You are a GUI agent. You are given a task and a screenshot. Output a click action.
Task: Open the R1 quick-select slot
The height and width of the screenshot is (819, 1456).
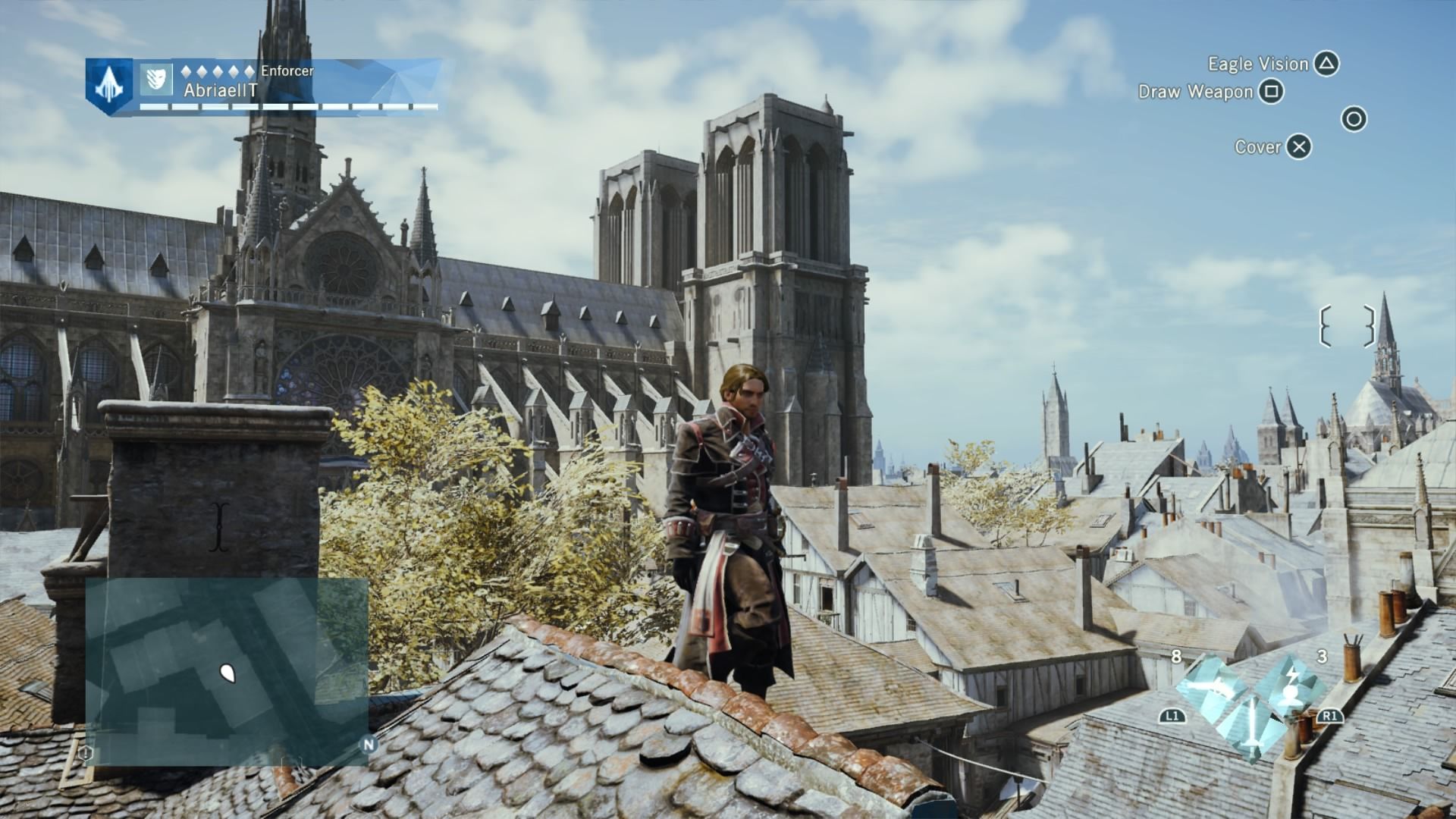(x=1329, y=717)
